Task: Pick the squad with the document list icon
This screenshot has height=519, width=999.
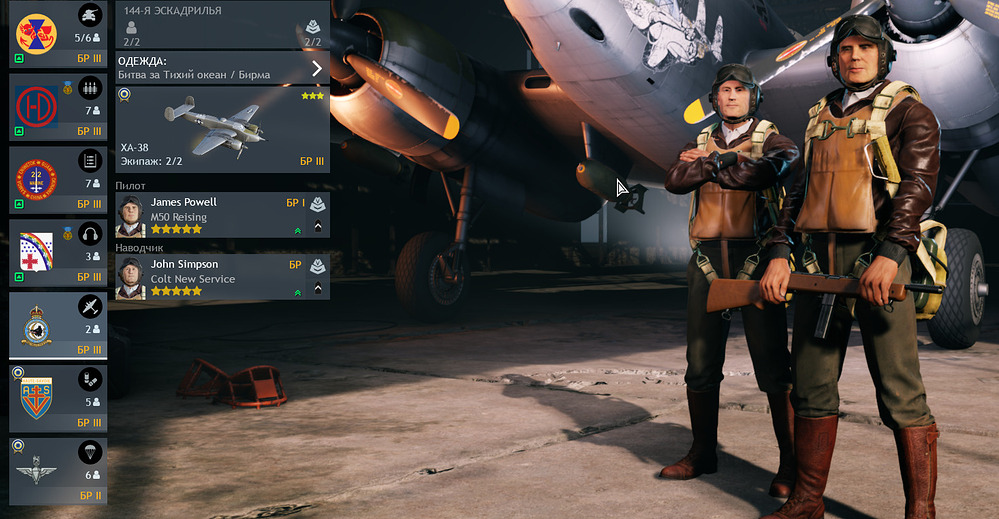Action: coord(57,180)
